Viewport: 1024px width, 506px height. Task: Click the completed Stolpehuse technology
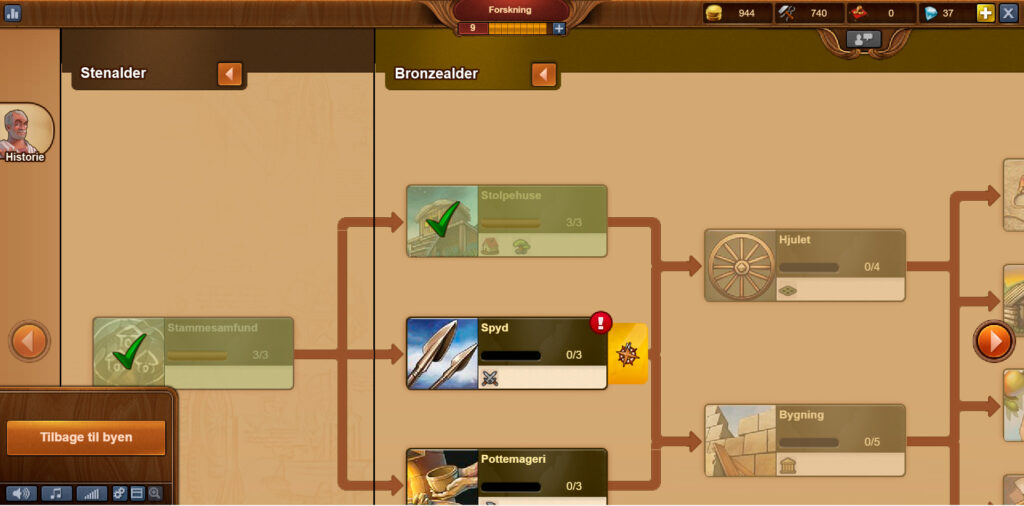(x=506, y=221)
